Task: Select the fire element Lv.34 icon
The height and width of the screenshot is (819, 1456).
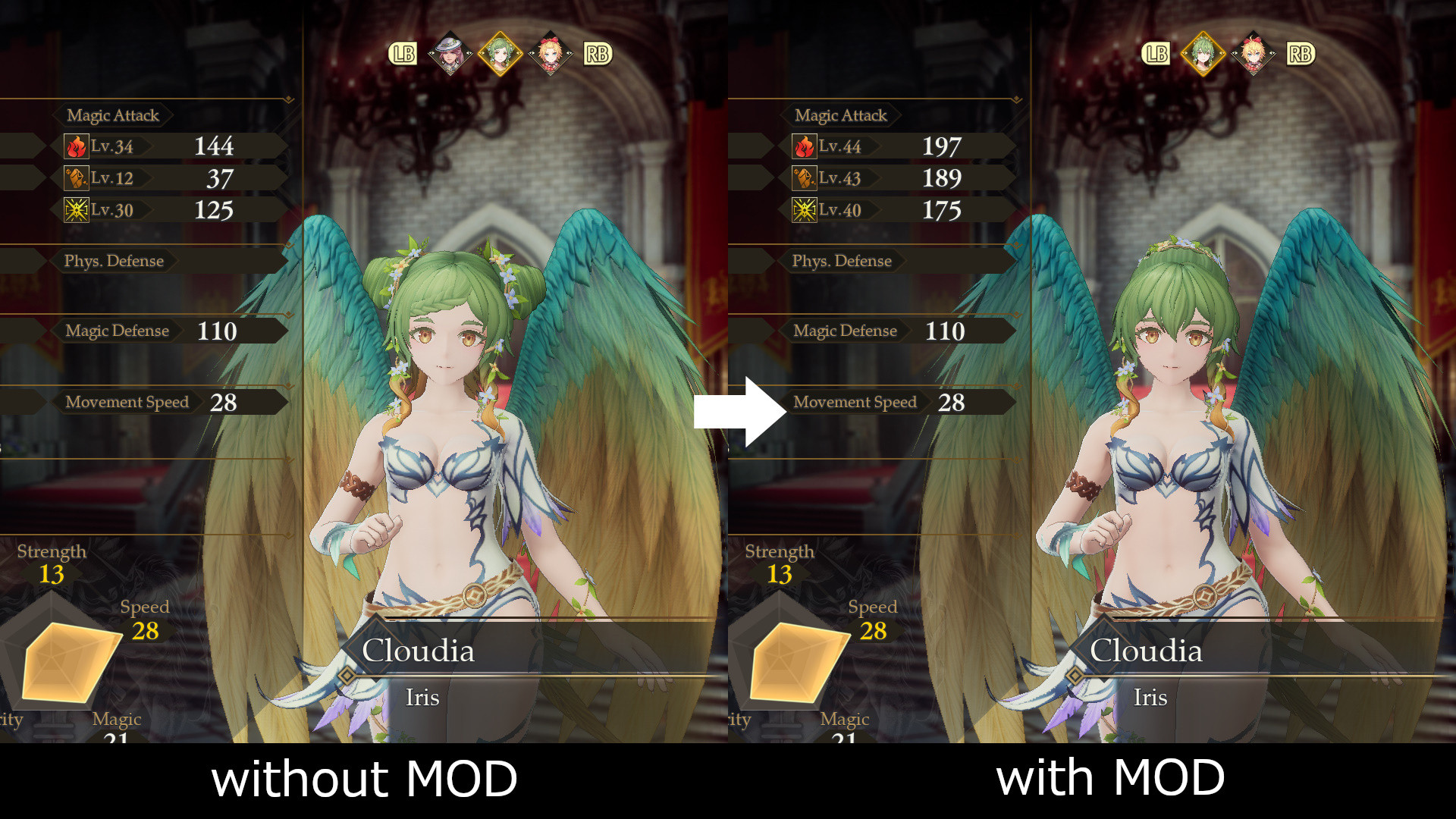Action: coord(77,146)
